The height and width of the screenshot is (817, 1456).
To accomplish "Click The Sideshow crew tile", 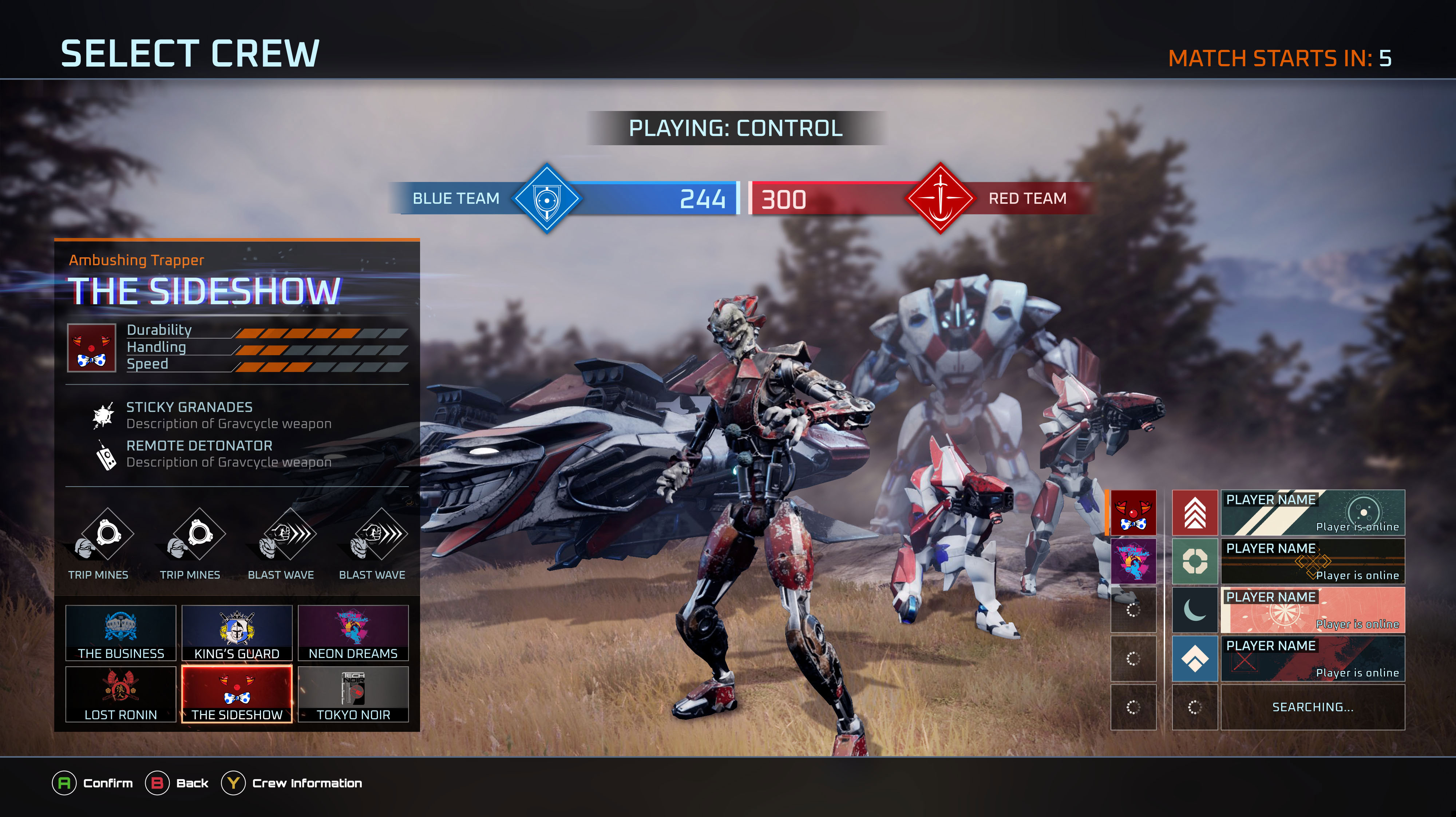I will tap(237, 694).
